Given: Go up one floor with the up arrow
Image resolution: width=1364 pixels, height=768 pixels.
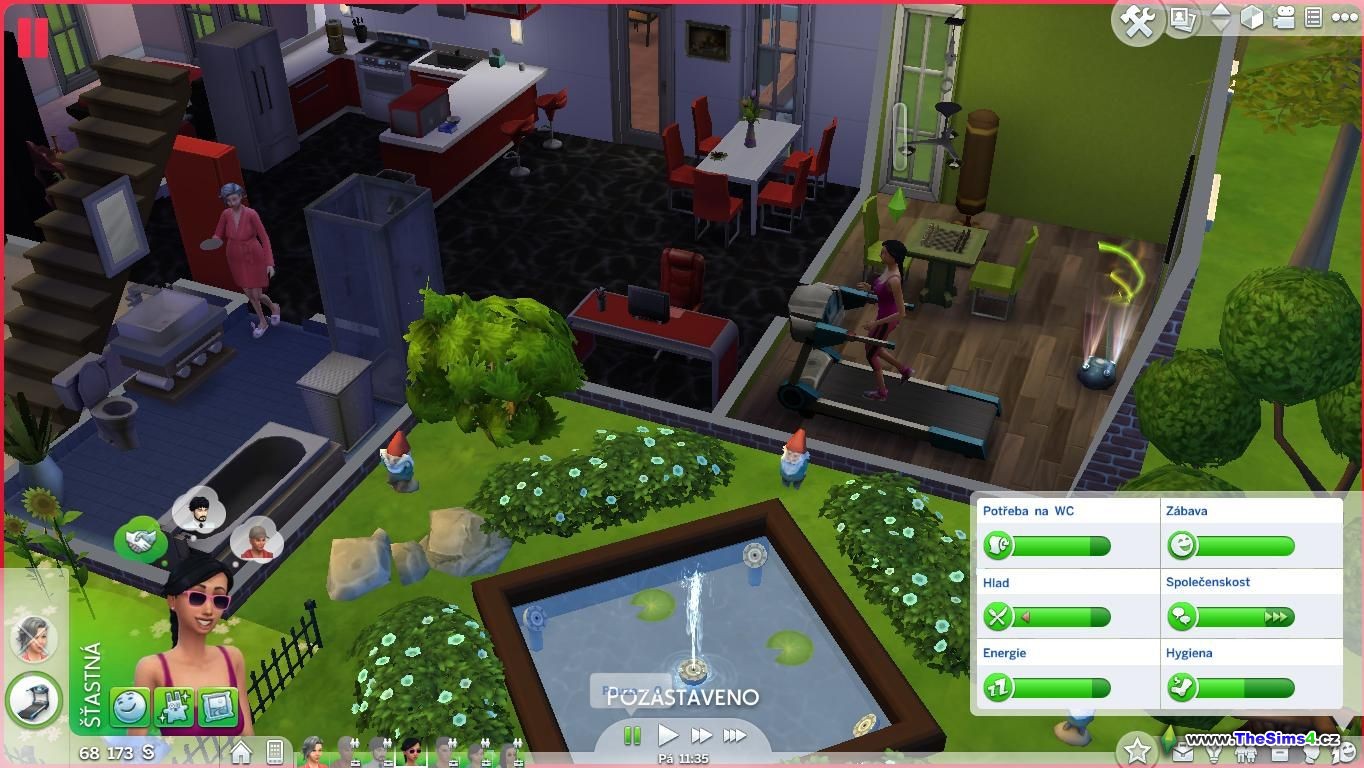Looking at the screenshot, I should [x=1220, y=10].
